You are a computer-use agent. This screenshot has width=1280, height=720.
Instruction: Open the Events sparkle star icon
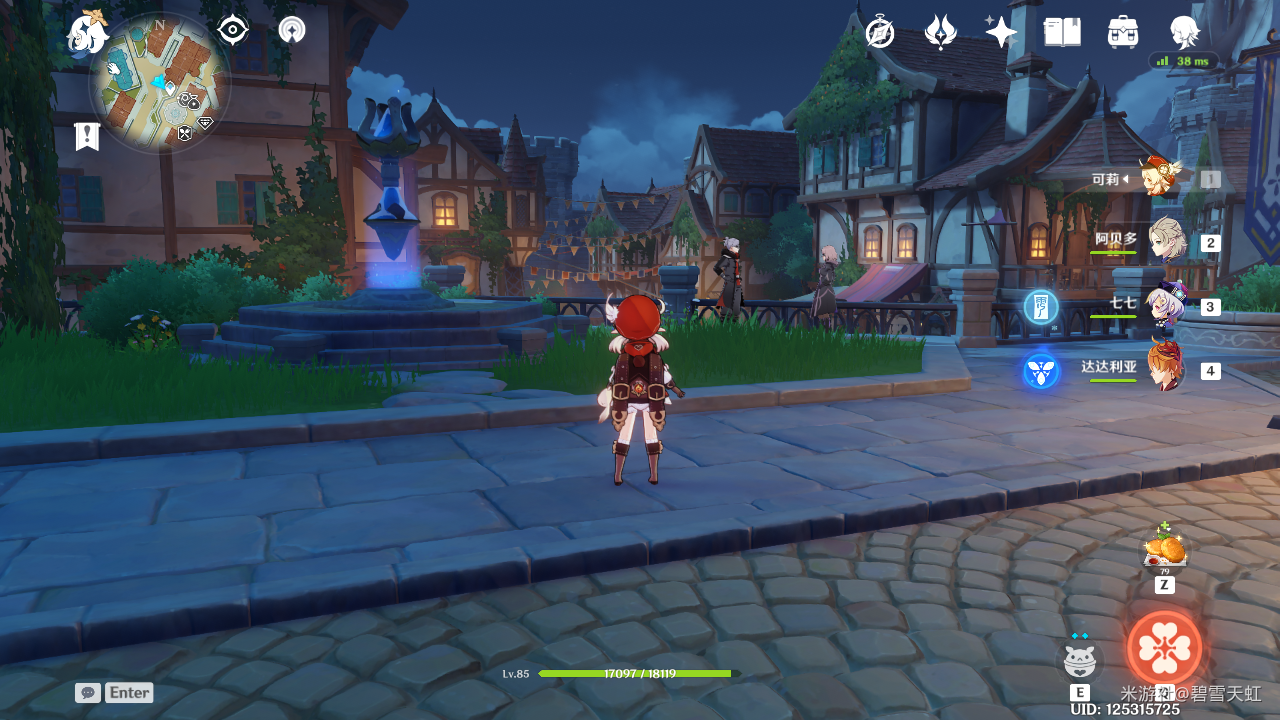1000,31
